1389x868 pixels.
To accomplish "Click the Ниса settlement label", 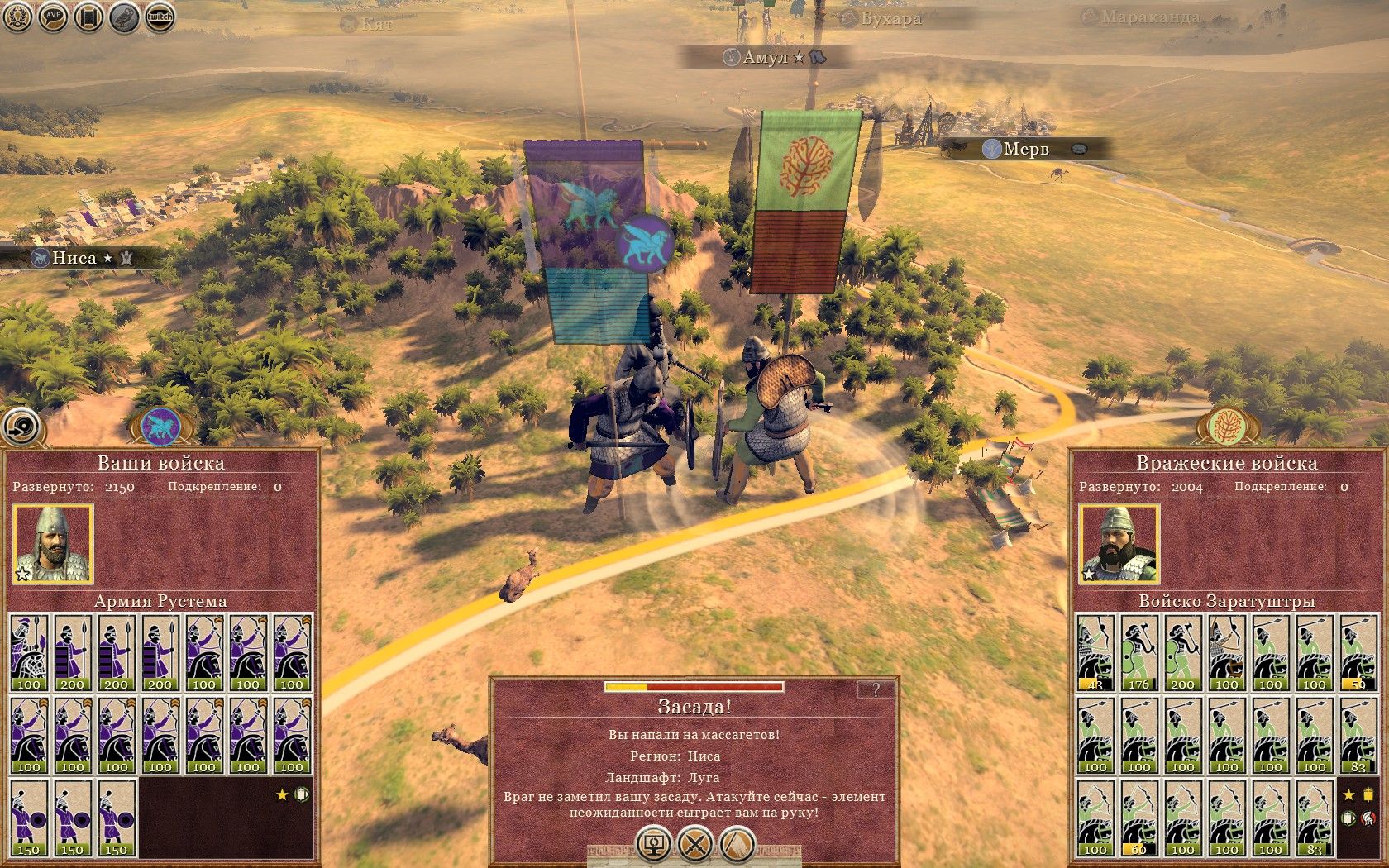I will (x=74, y=258).
